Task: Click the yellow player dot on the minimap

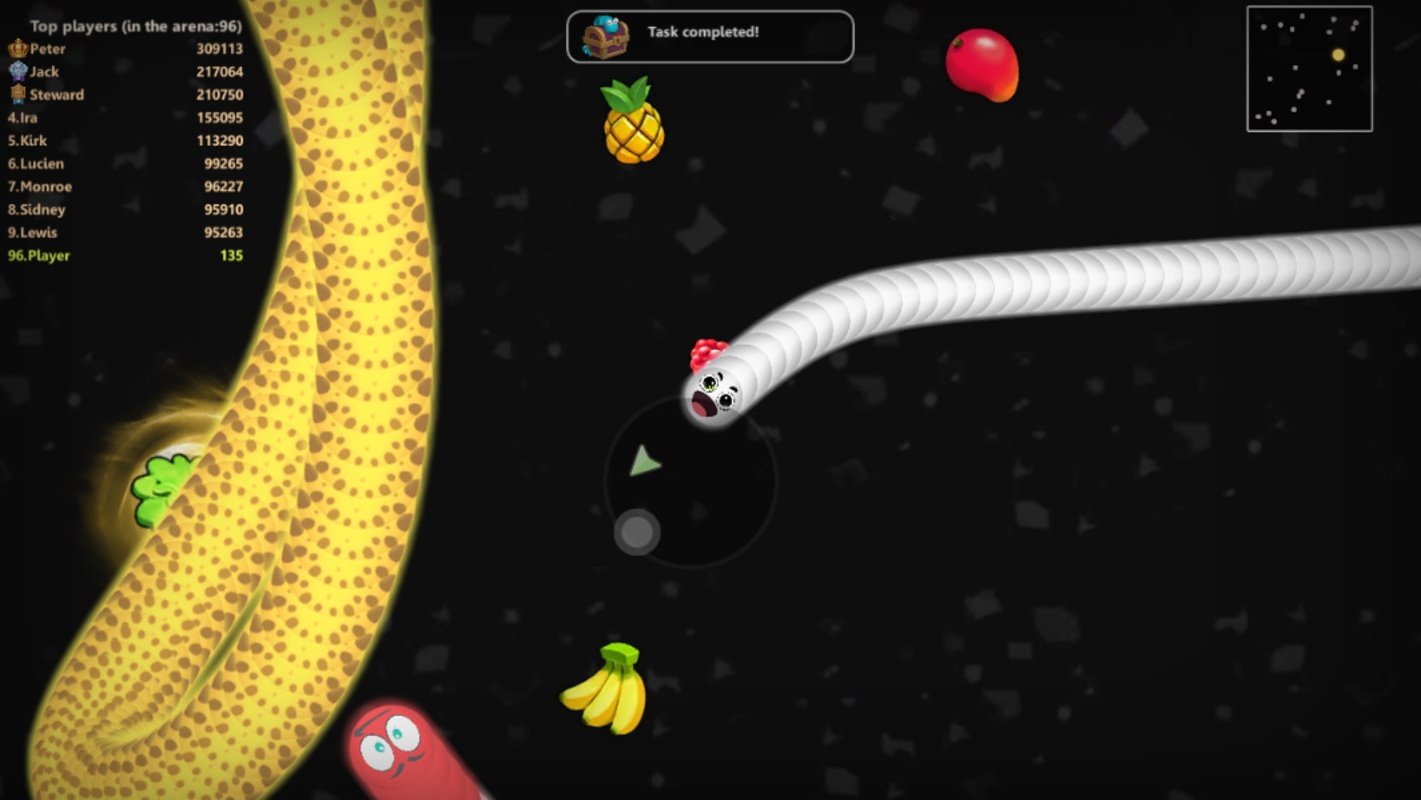Action: click(x=1338, y=55)
